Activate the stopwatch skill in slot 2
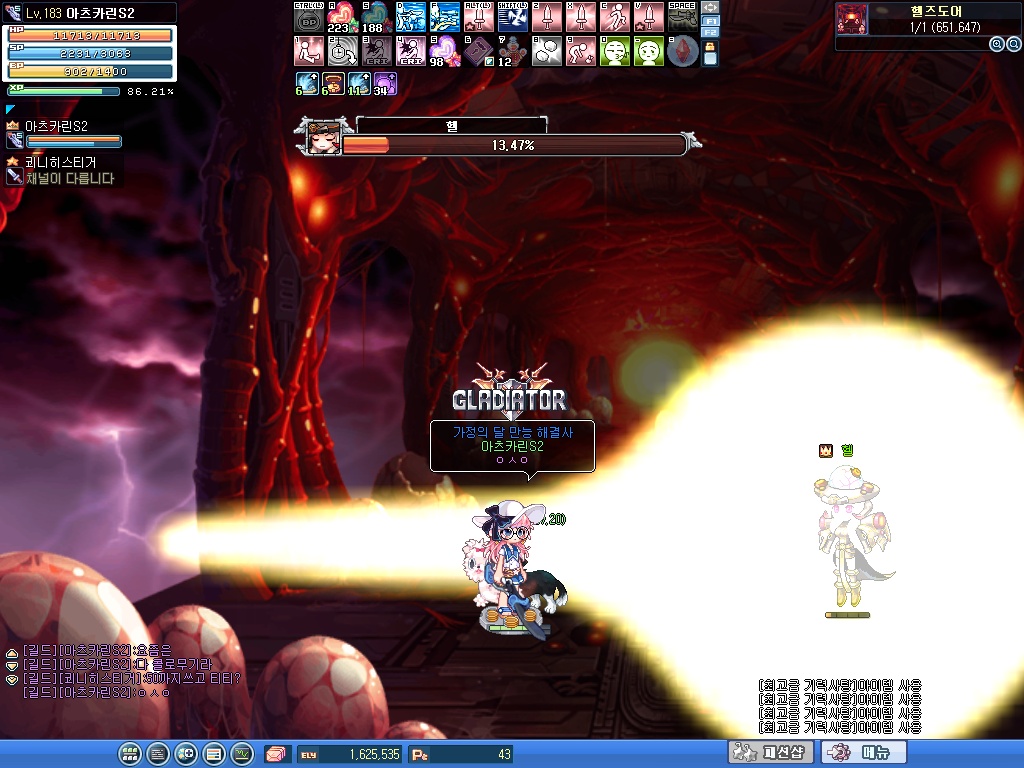 click(342, 51)
